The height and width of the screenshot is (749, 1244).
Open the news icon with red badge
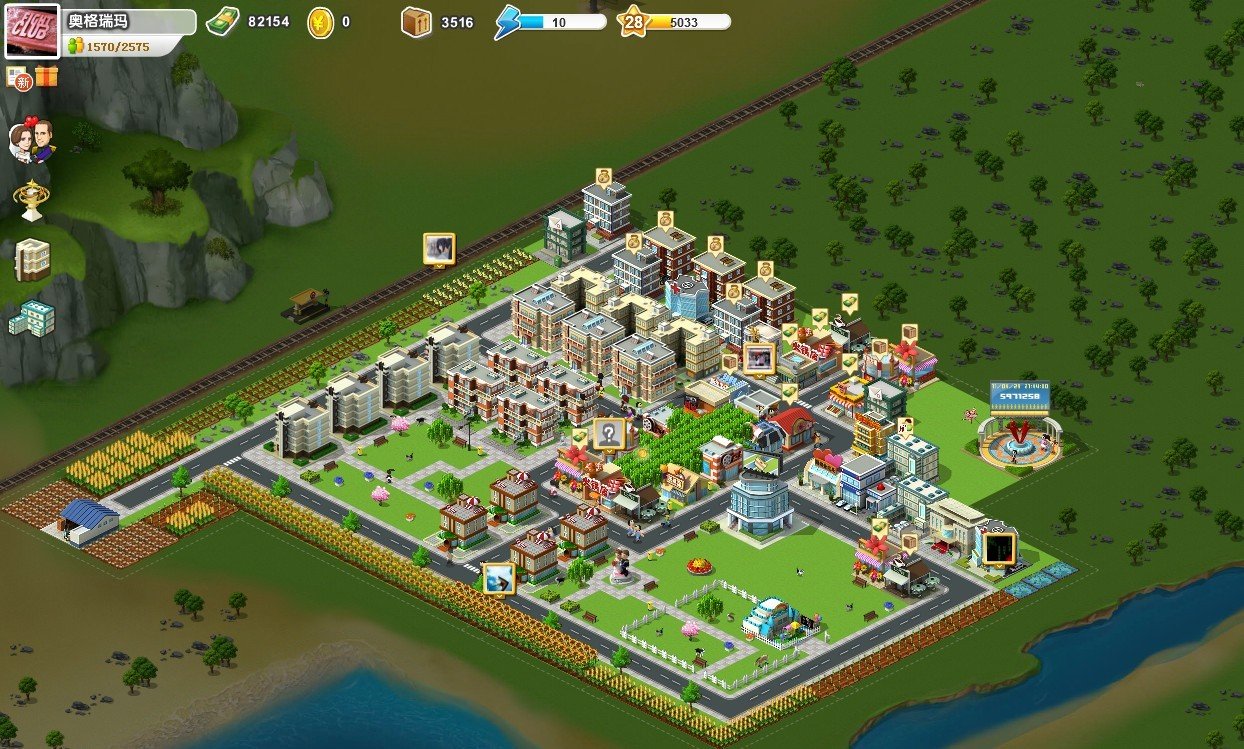pyautogui.click(x=19, y=77)
